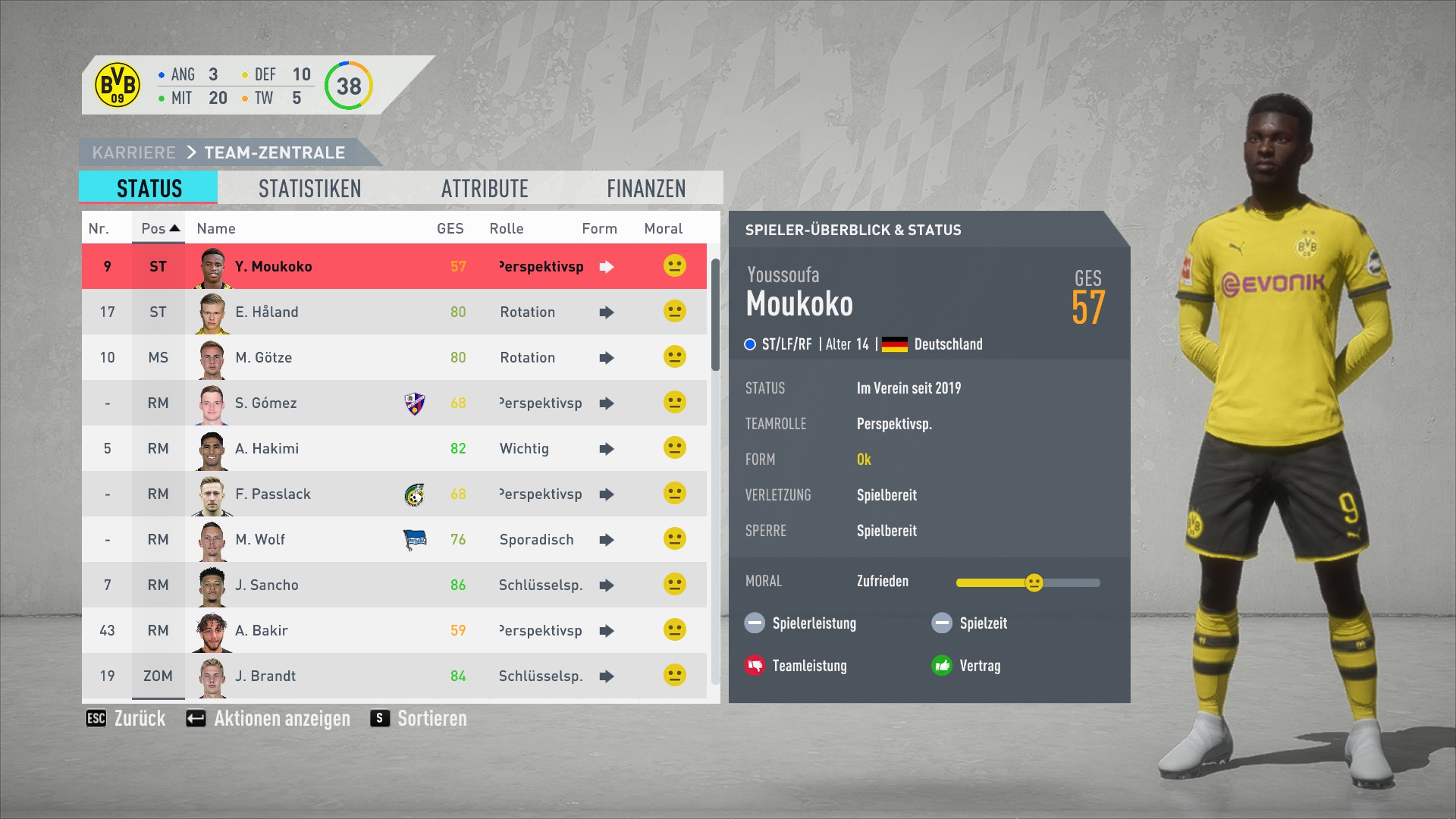Screen dimensions: 1456x819
Task: Select F. Passlack's row
Action: (272, 494)
